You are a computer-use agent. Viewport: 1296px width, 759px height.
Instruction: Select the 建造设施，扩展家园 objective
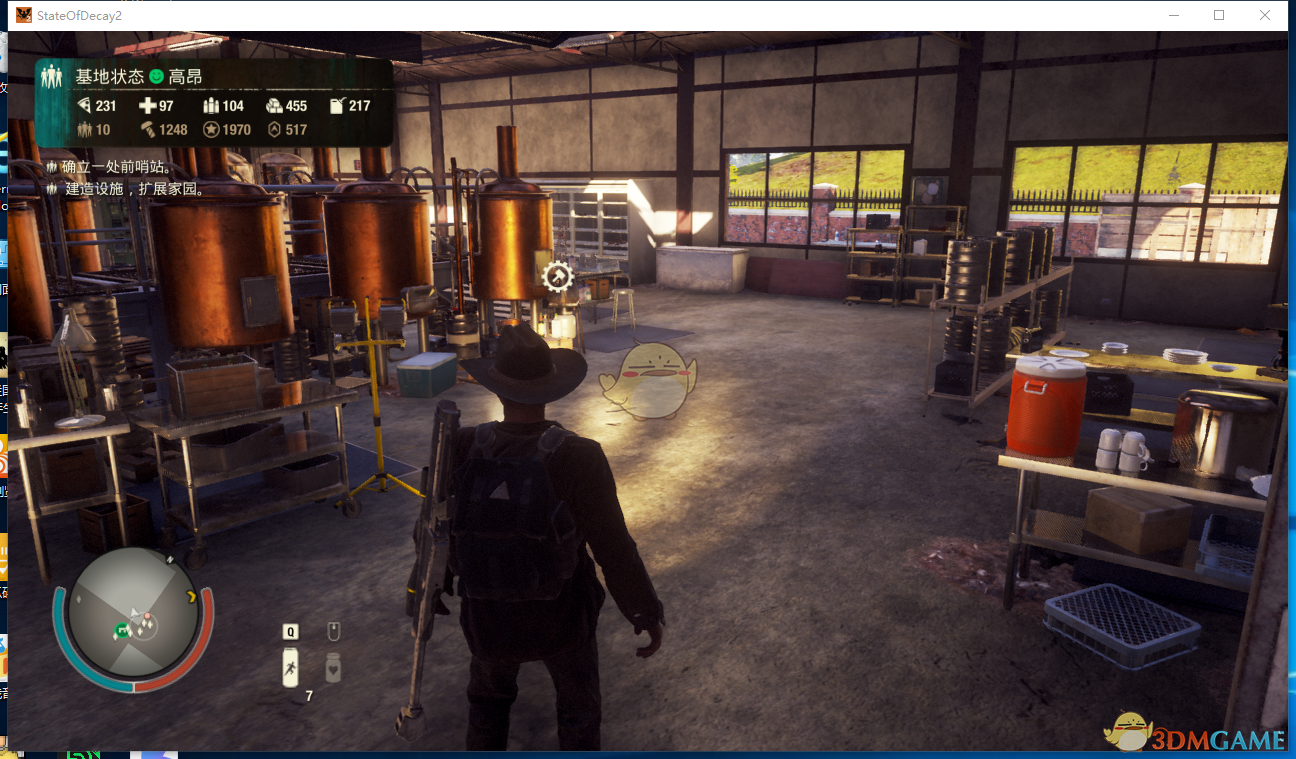134,188
